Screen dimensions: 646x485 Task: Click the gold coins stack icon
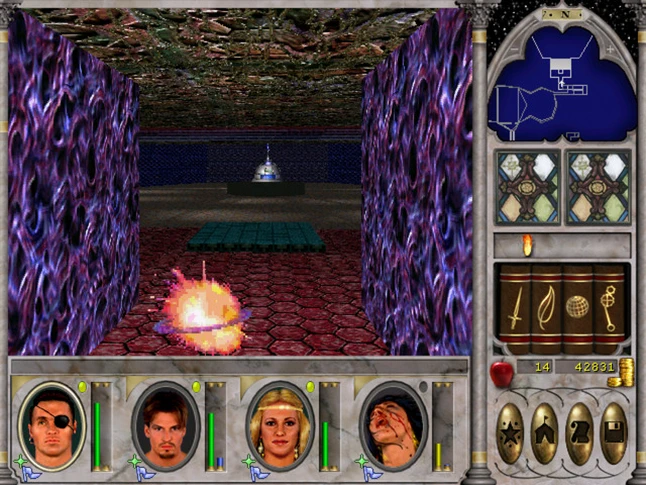point(627,371)
